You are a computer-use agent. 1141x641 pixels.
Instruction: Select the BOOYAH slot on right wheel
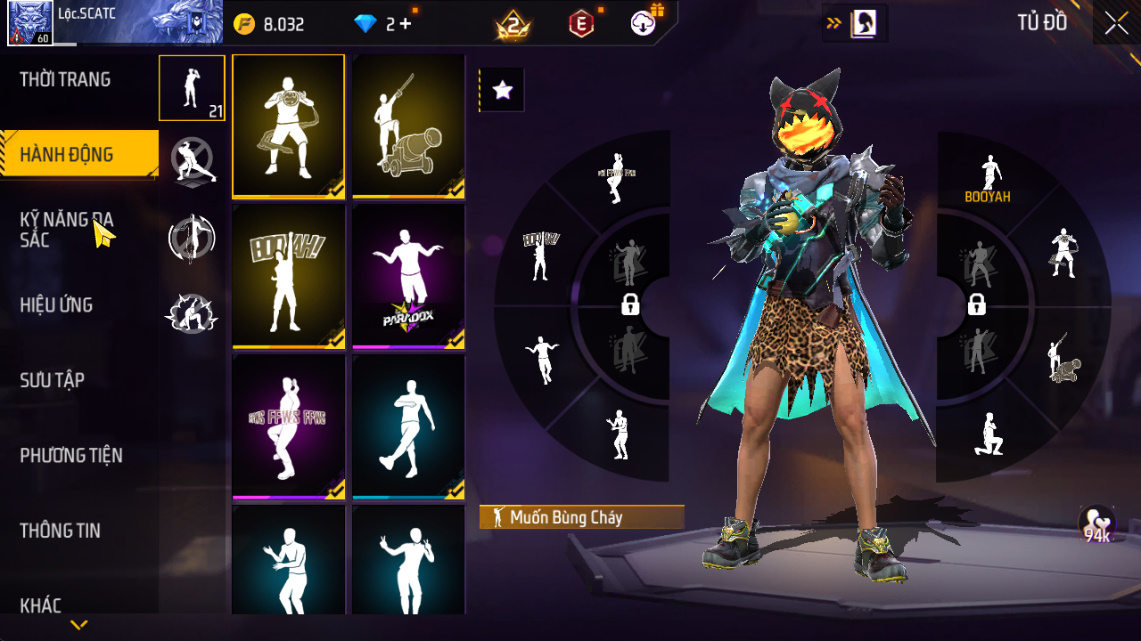pyautogui.click(x=988, y=180)
